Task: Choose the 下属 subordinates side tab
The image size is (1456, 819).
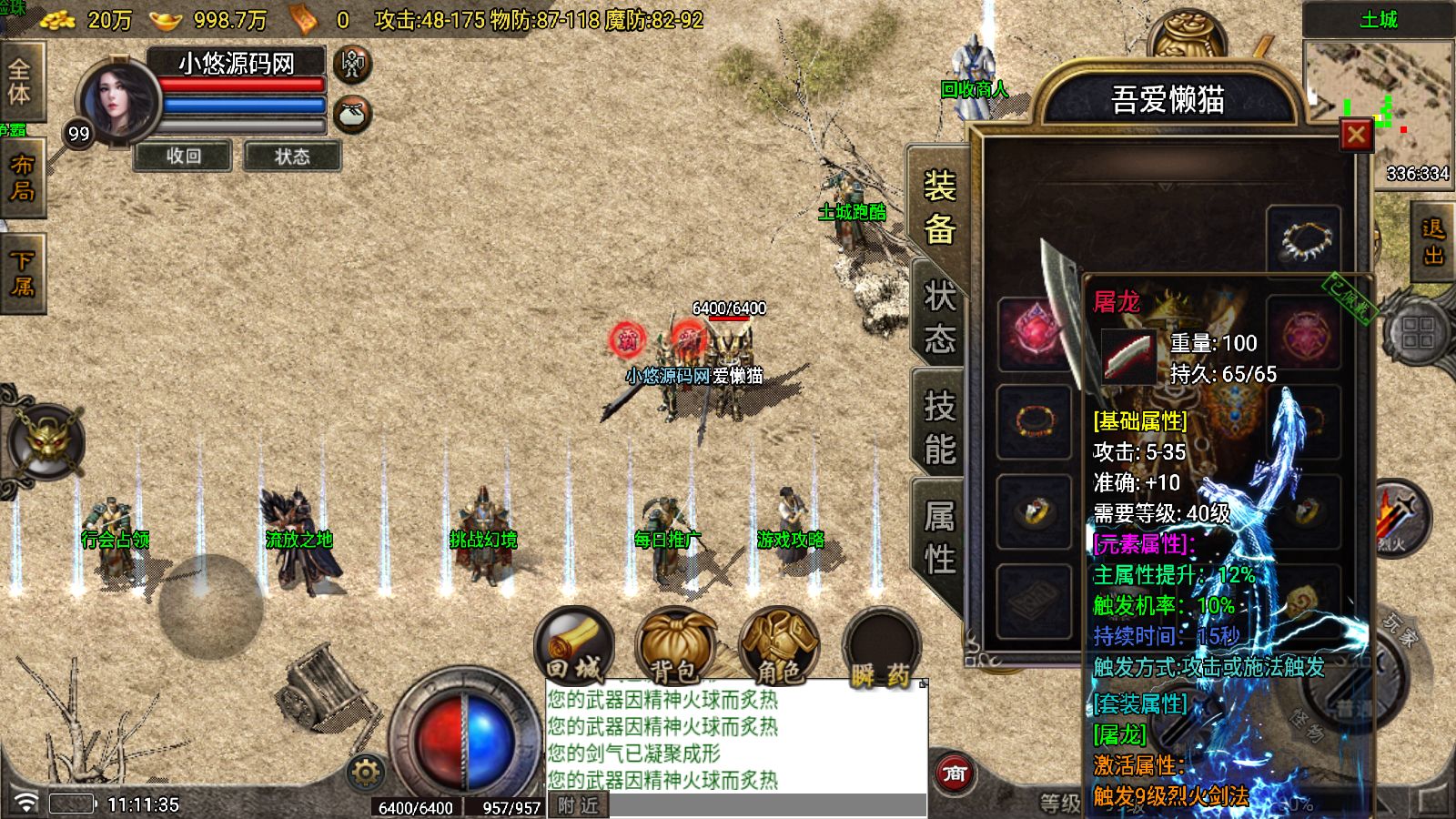Action: pos(22,273)
